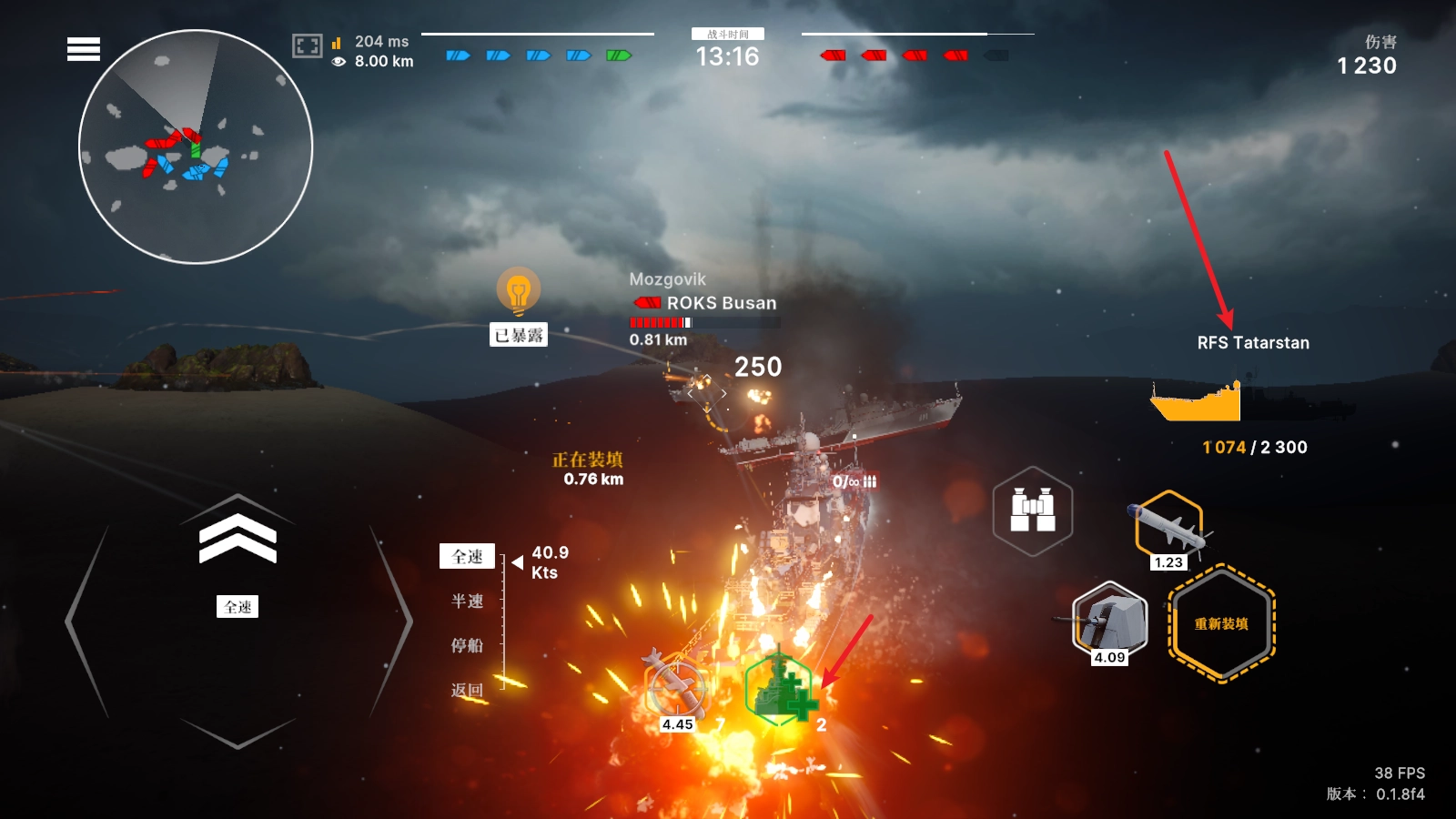The width and height of the screenshot is (1456, 819).
Task: Open the hamburger menu
Action: click(x=84, y=49)
